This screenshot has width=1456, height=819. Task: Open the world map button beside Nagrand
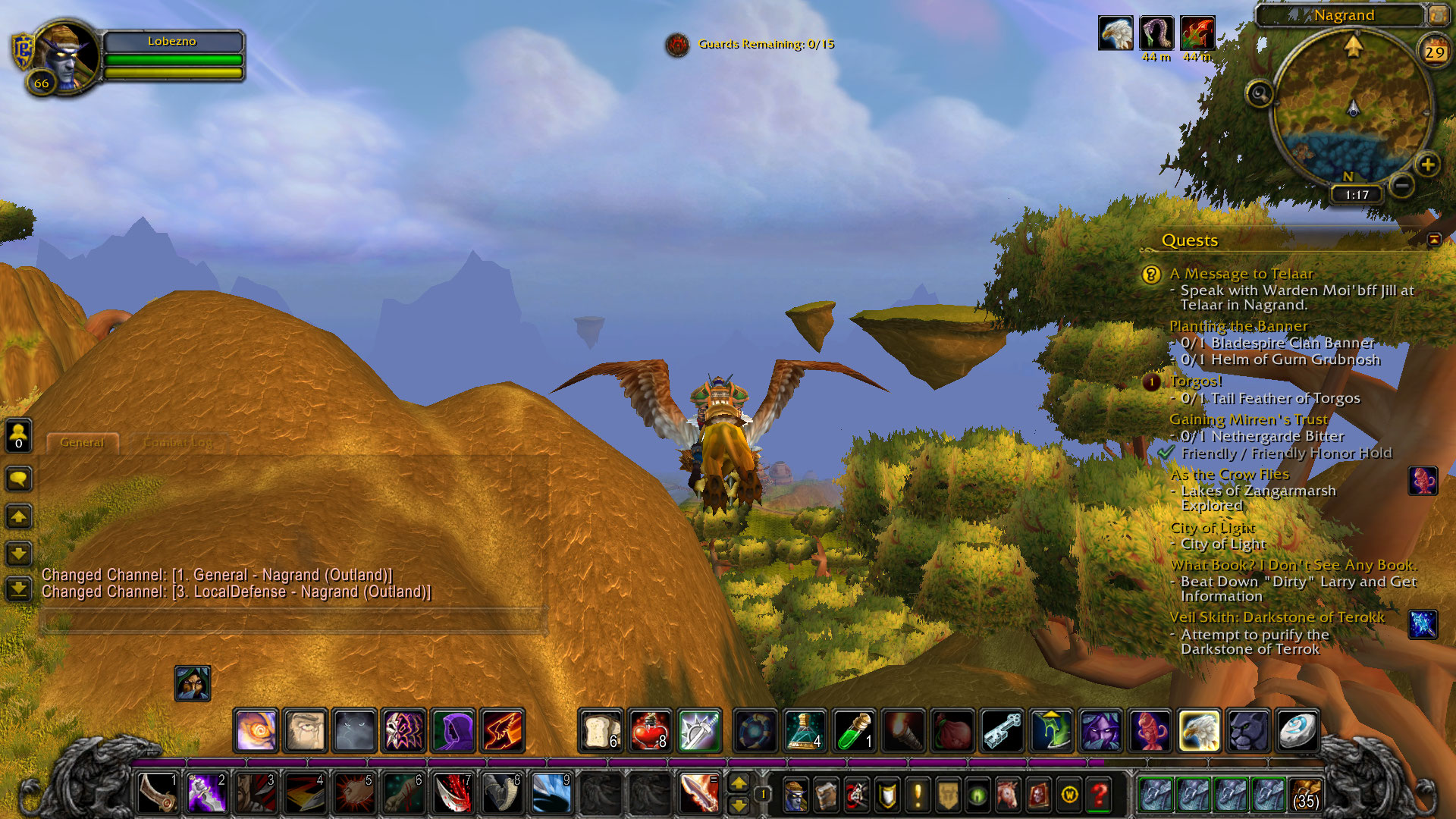[x=1437, y=15]
